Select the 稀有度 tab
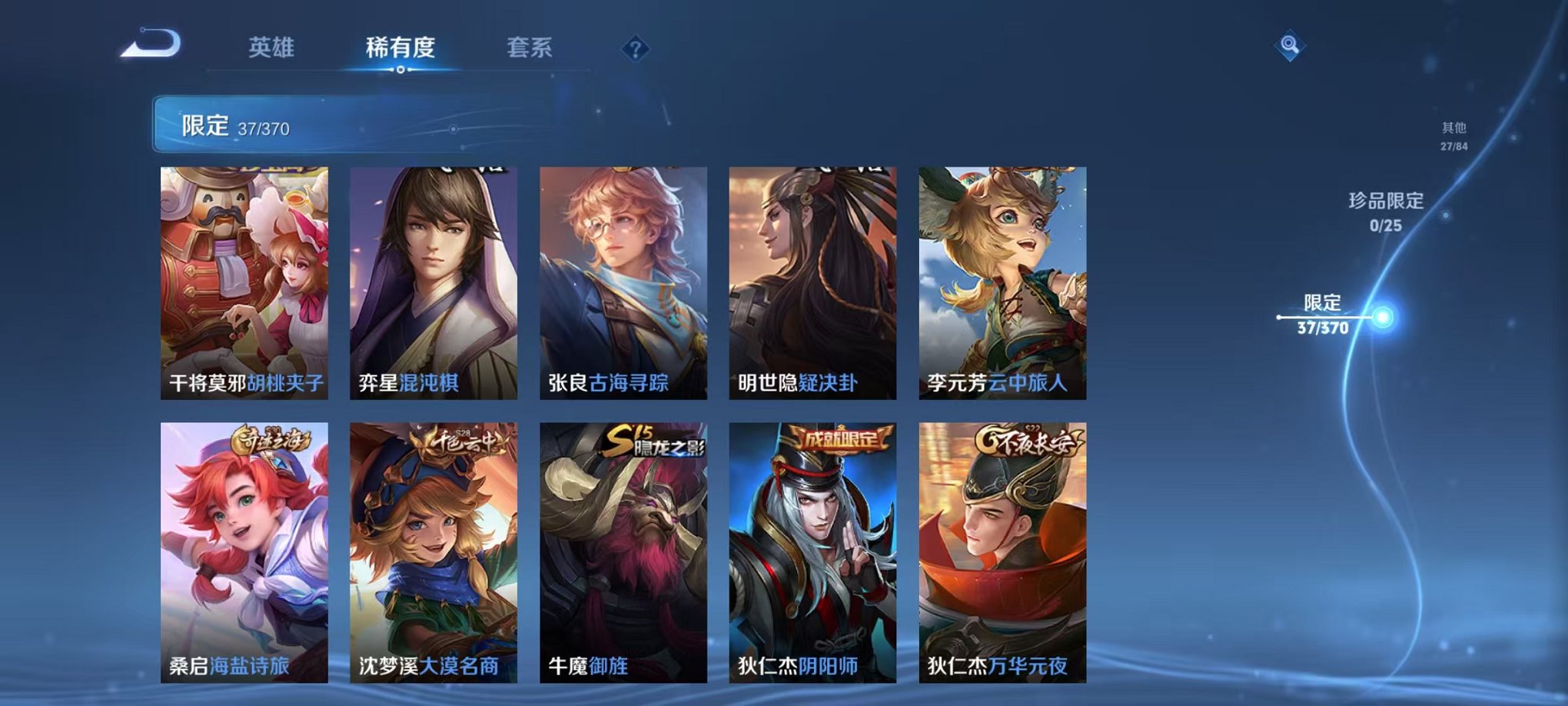 [x=399, y=46]
